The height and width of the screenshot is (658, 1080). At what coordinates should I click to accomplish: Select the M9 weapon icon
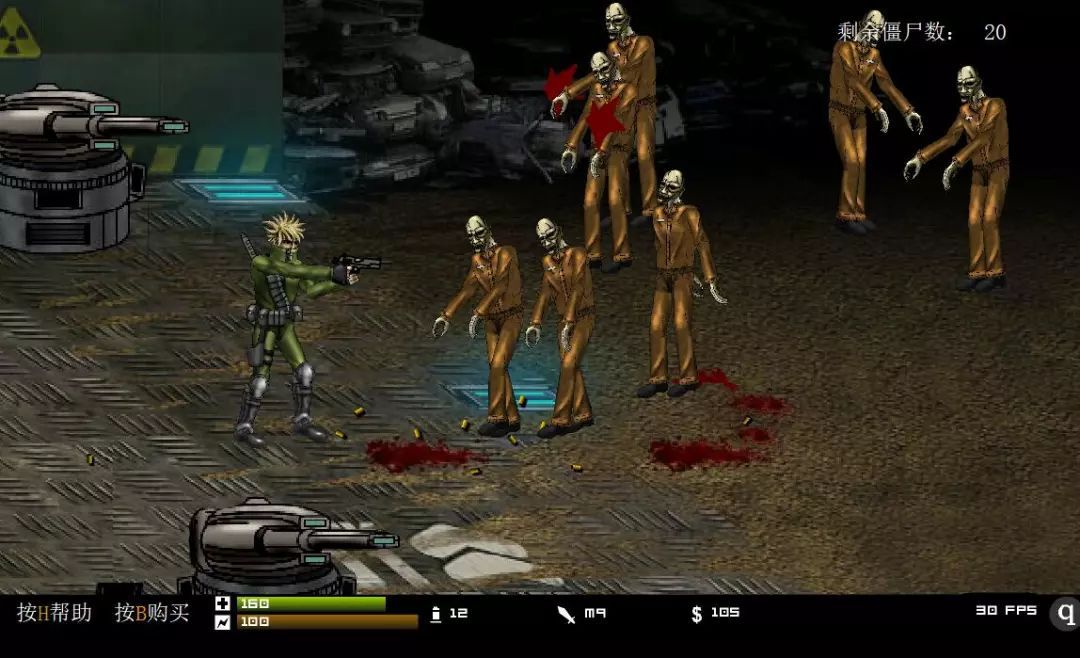[x=567, y=614]
